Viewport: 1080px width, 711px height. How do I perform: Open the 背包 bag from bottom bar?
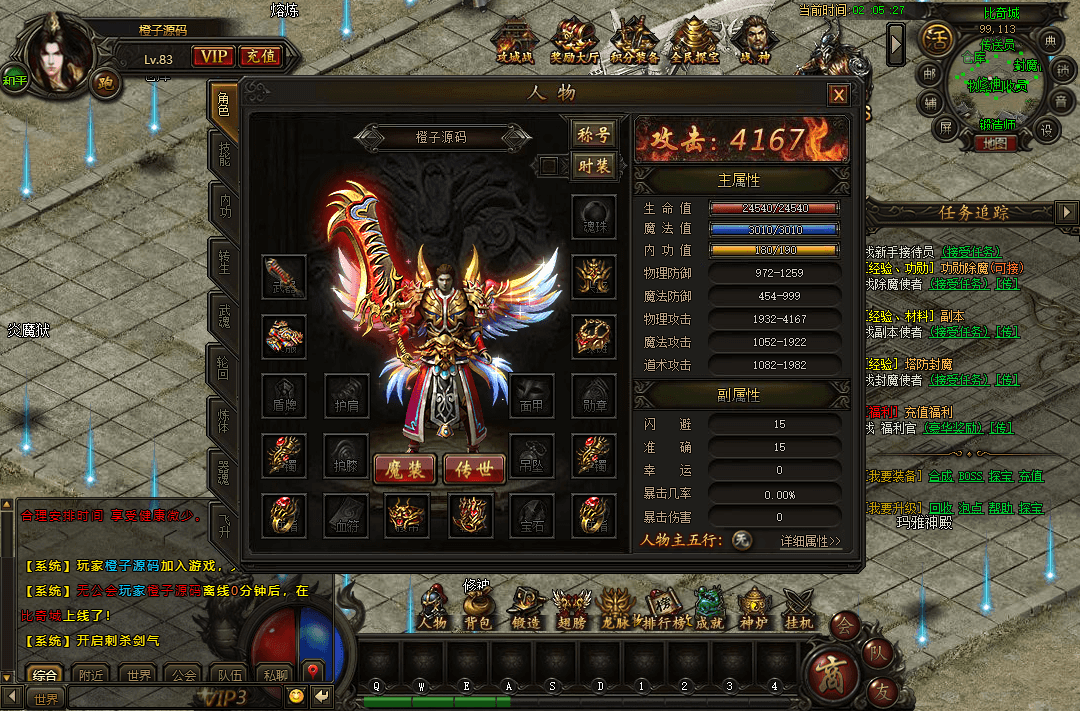click(x=478, y=607)
